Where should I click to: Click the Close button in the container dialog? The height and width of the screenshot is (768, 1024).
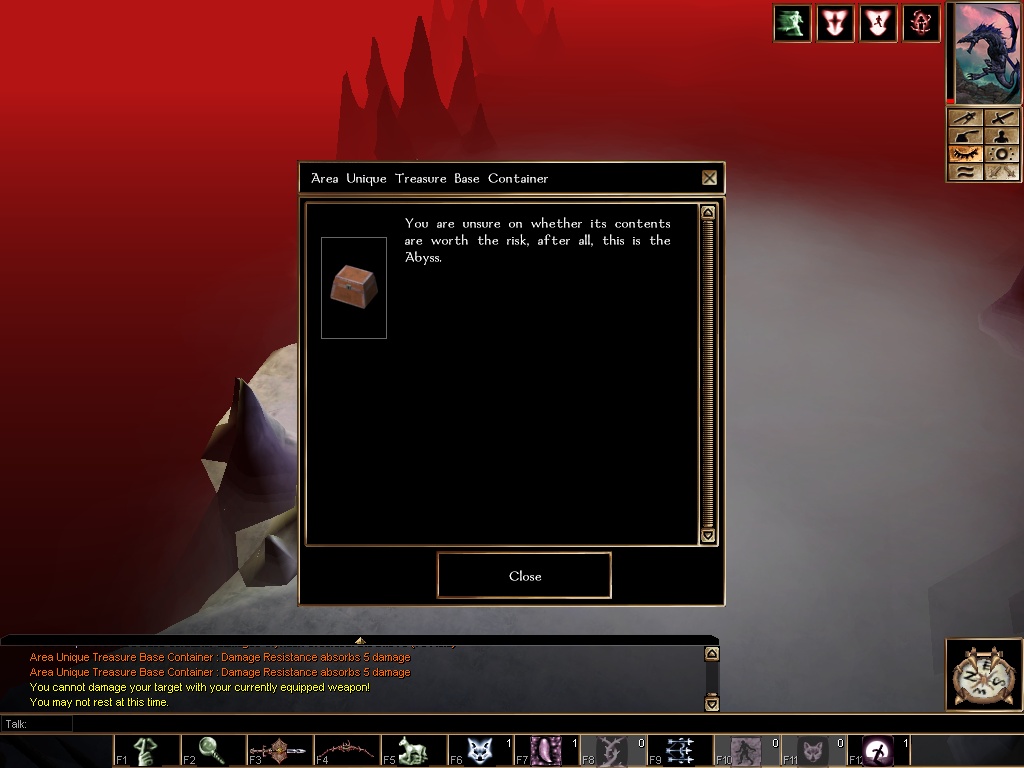[x=524, y=576]
